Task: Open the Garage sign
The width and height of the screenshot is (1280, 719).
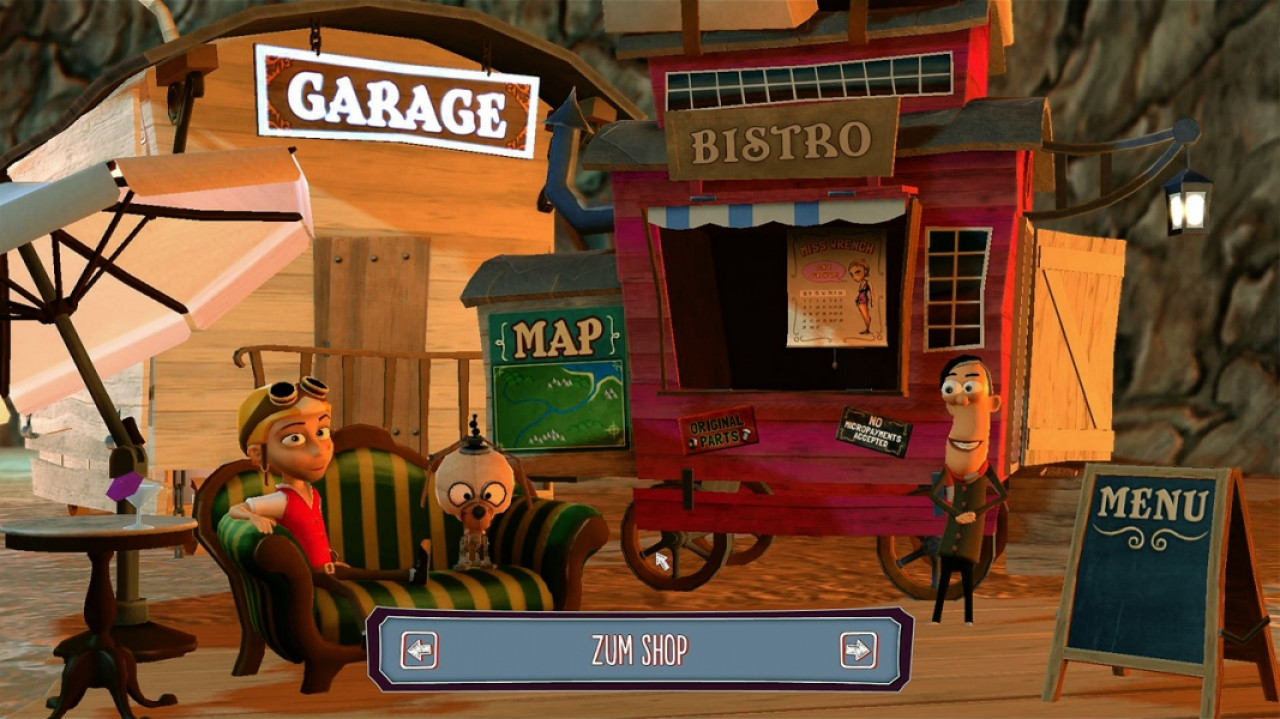Action: point(397,100)
